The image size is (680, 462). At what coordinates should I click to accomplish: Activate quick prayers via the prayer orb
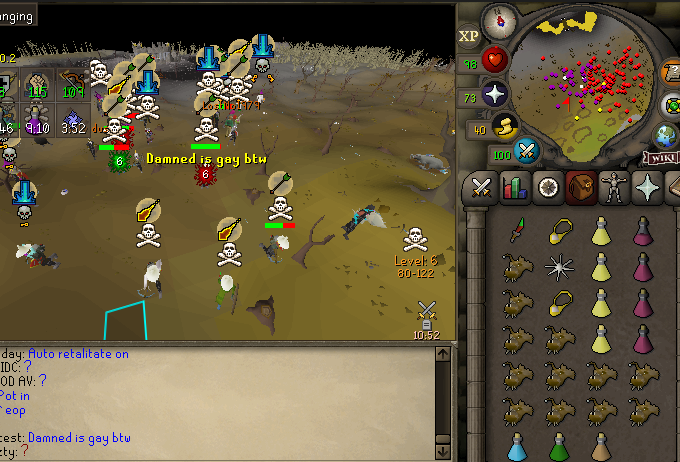[x=497, y=95]
